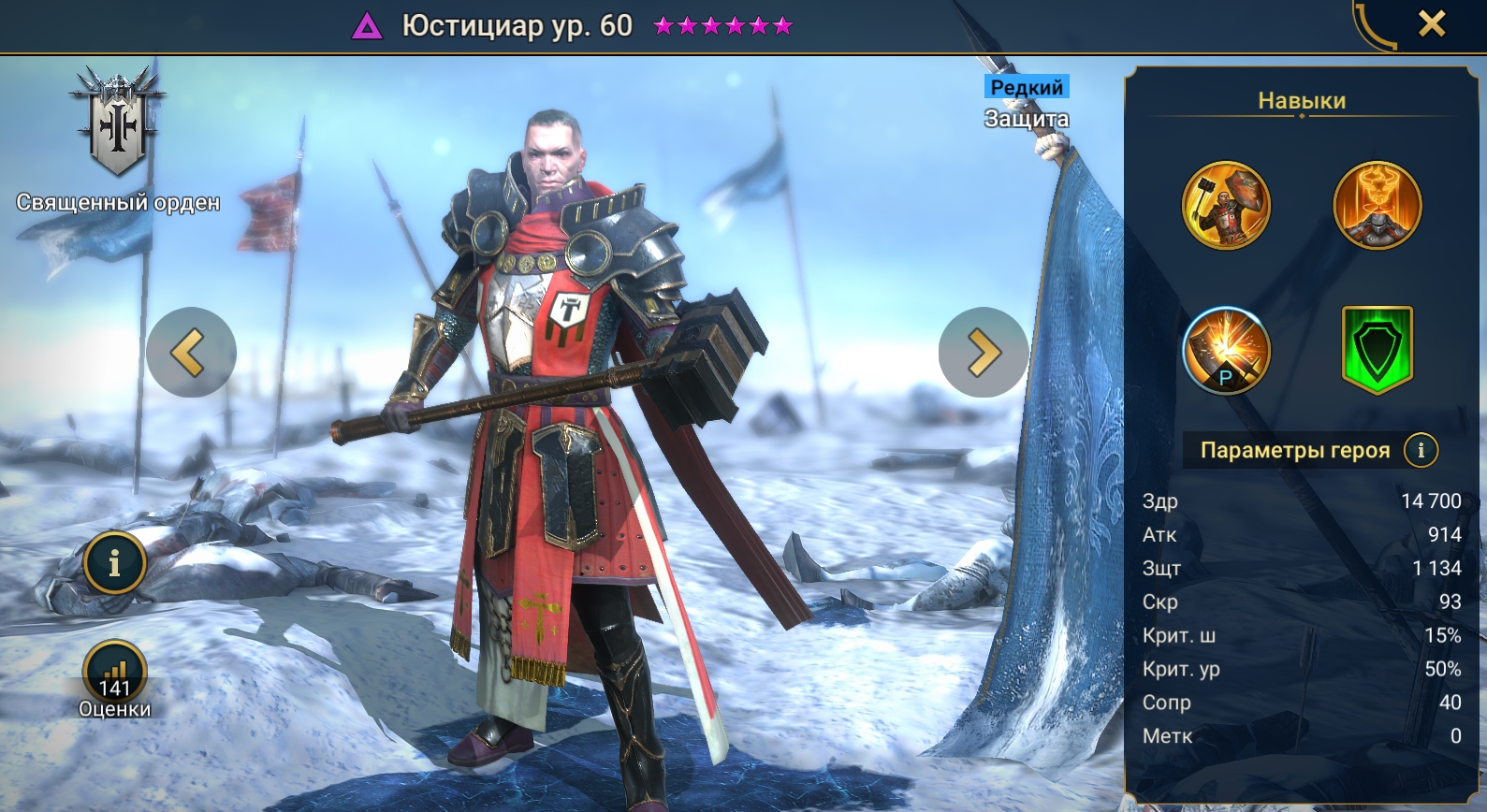
Task: Click the purple void affinity triangle
Action: (367, 26)
